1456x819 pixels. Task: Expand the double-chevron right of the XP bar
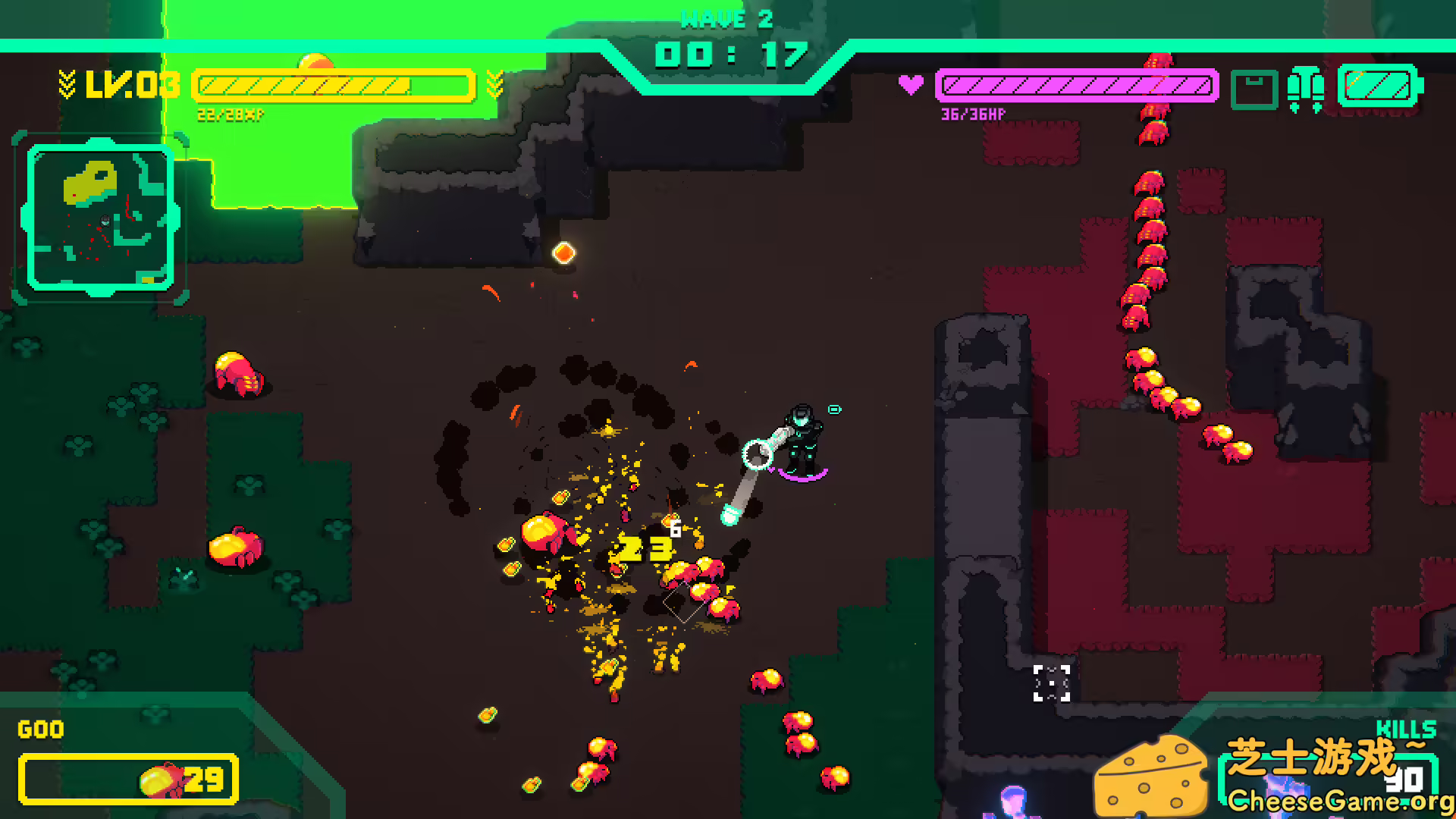[495, 83]
